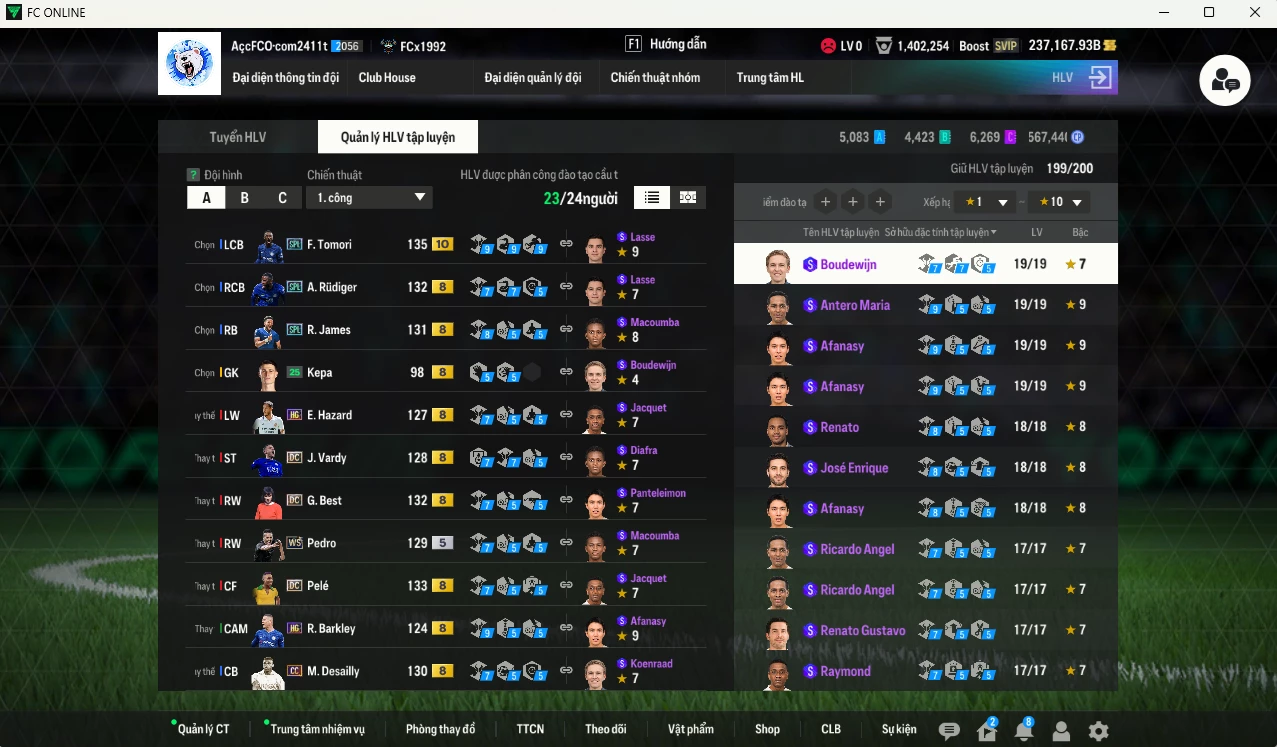
Task: Go to Trung tâm HL
Action: 770,78
